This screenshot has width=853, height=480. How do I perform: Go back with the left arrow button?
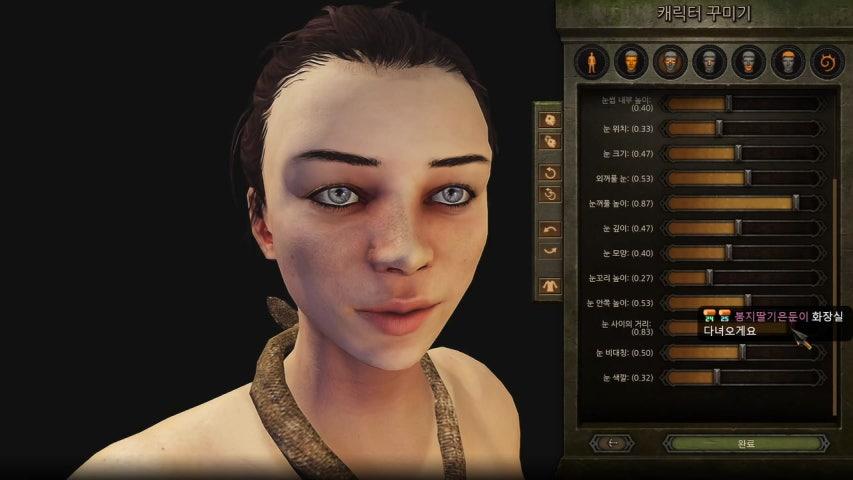(613, 443)
